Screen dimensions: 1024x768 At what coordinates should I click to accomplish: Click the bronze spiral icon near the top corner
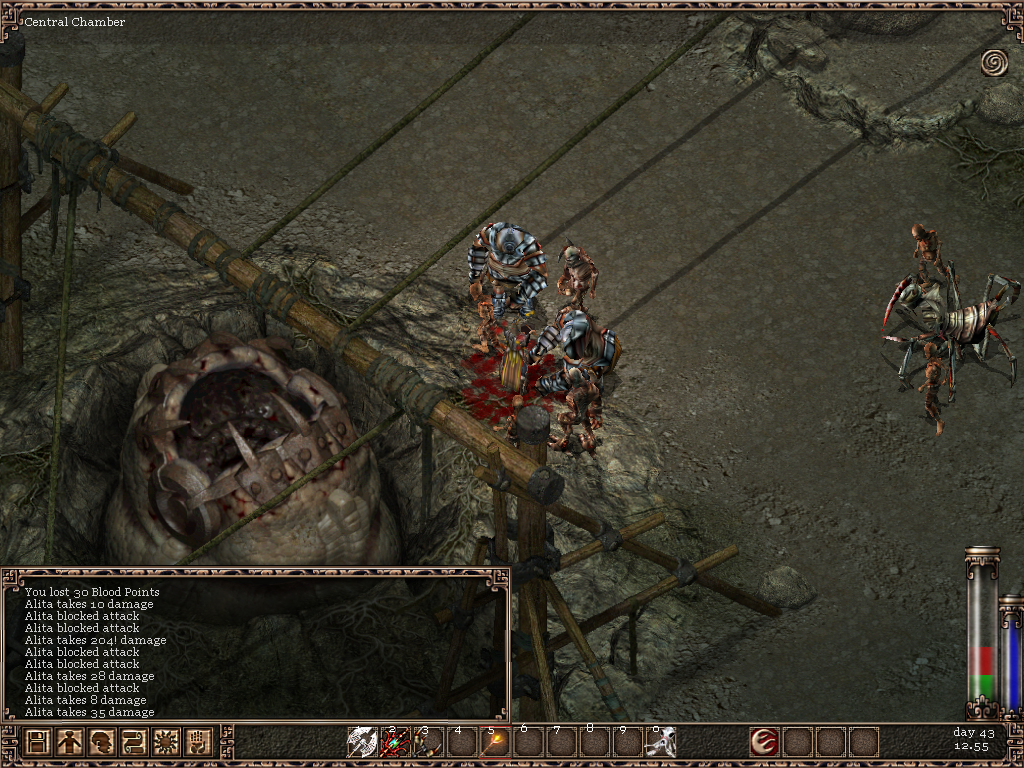(x=994, y=63)
